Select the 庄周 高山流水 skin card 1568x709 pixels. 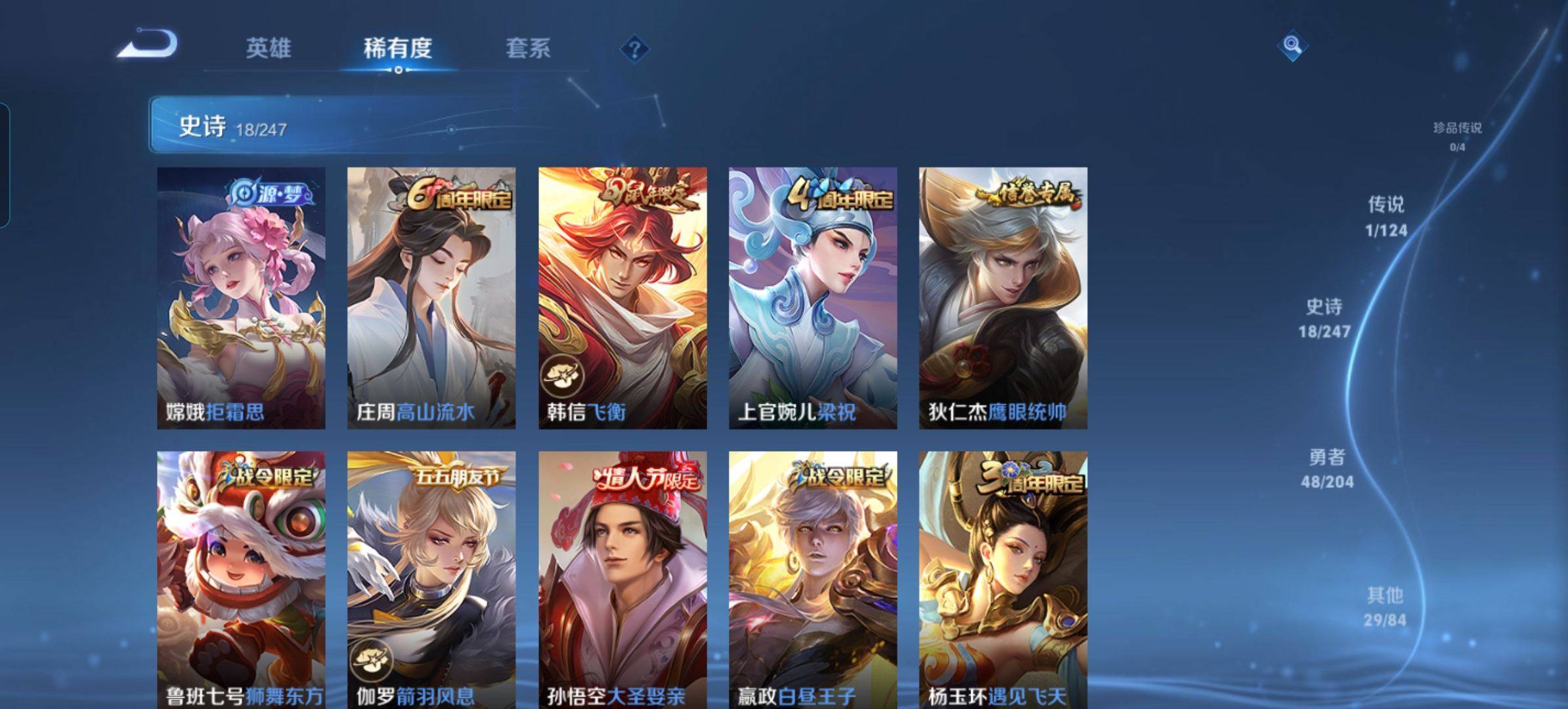(x=431, y=298)
